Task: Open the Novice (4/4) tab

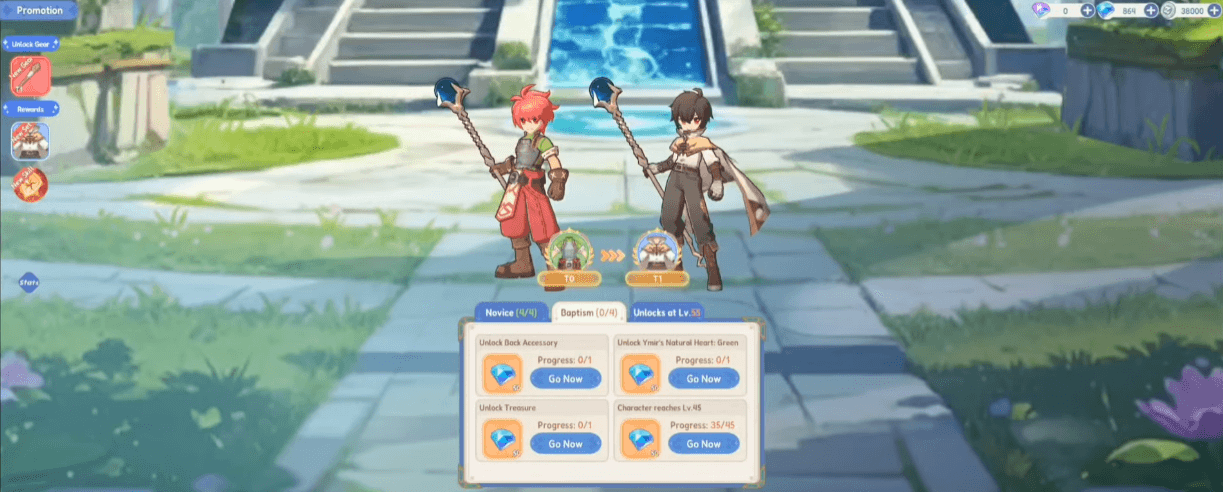Action: (x=511, y=313)
